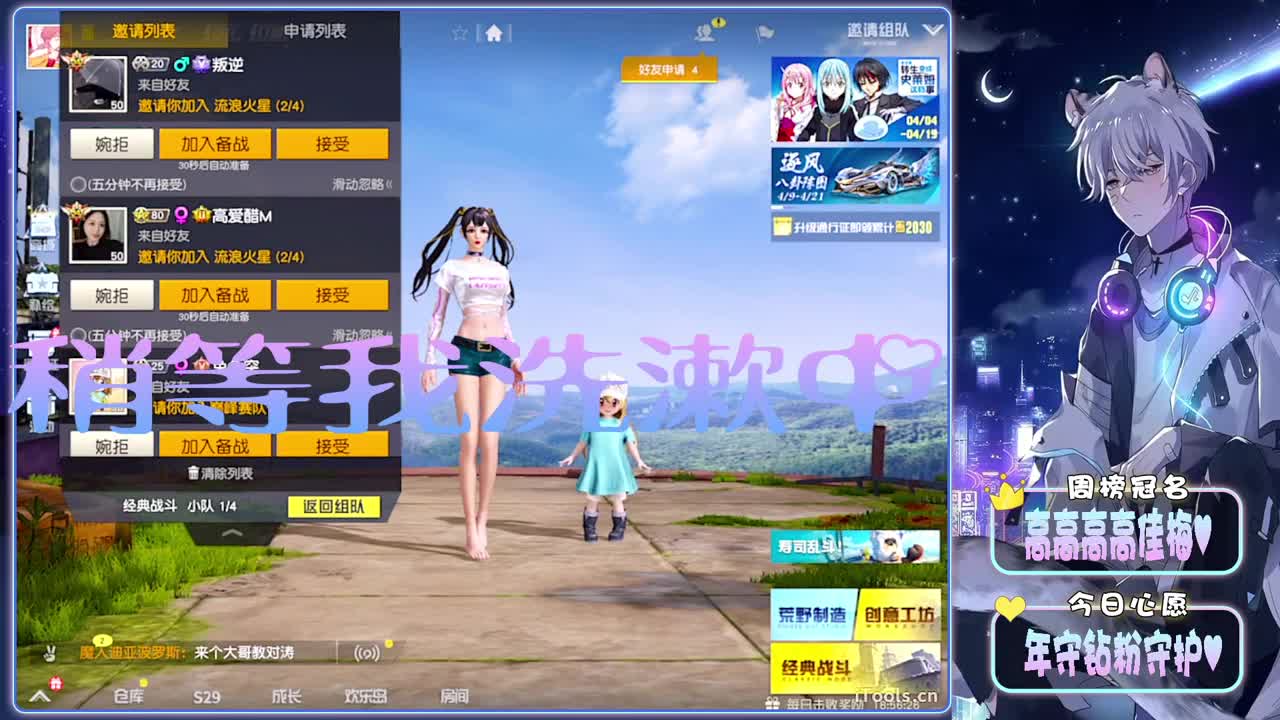
Task: Toggle the voice broadcast icon in chat area
Action: (x=364, y=653)
